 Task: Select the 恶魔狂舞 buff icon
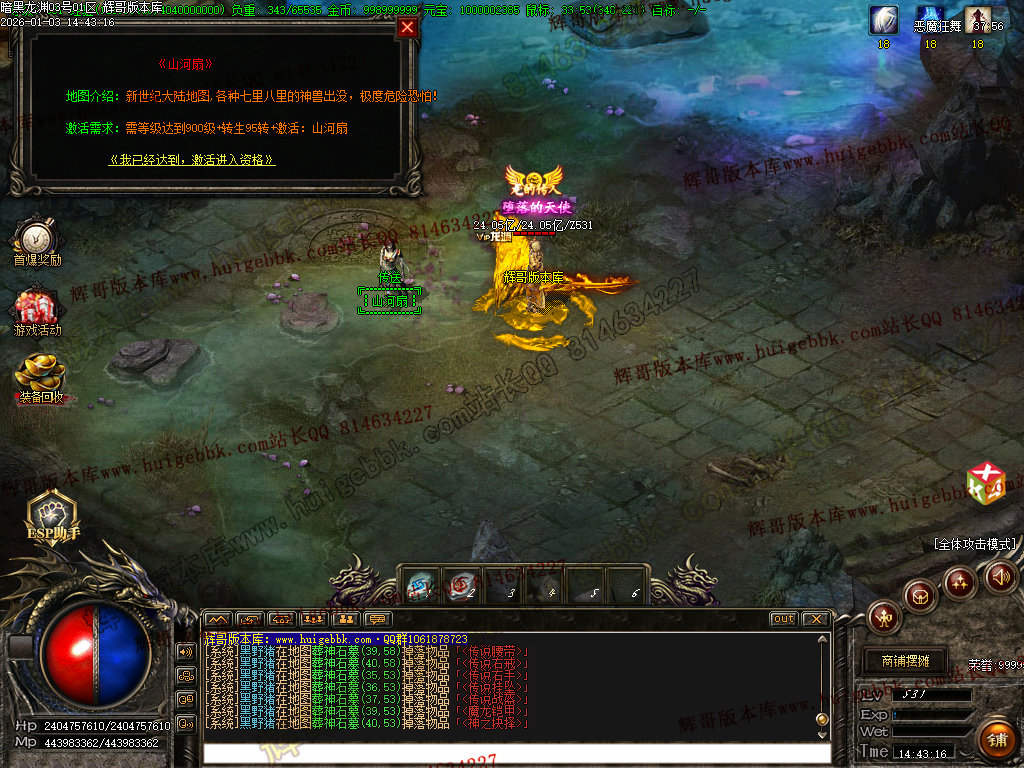tap(930, 20)
